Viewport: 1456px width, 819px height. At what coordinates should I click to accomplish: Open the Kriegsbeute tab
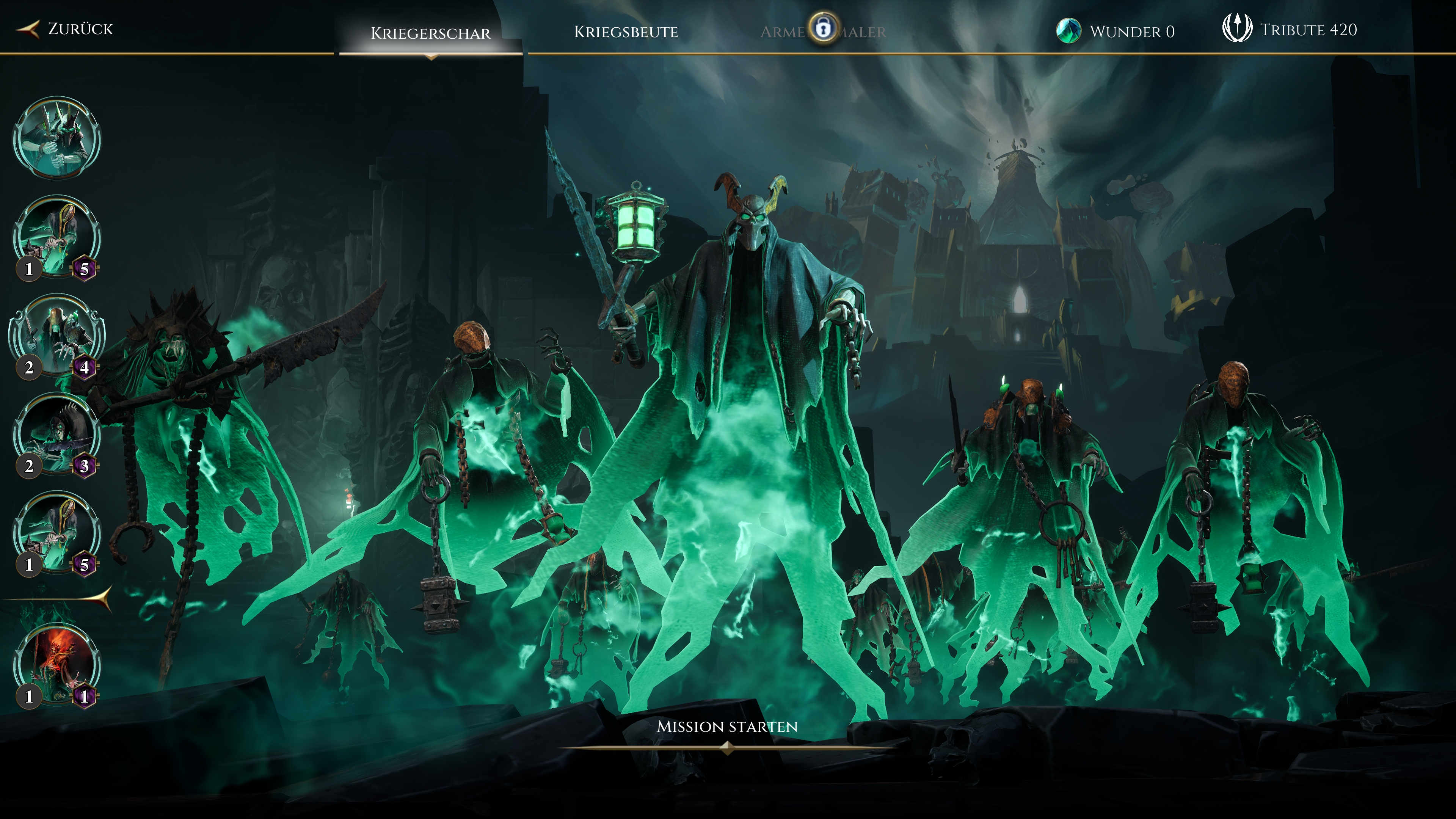(x=626, y=31)
